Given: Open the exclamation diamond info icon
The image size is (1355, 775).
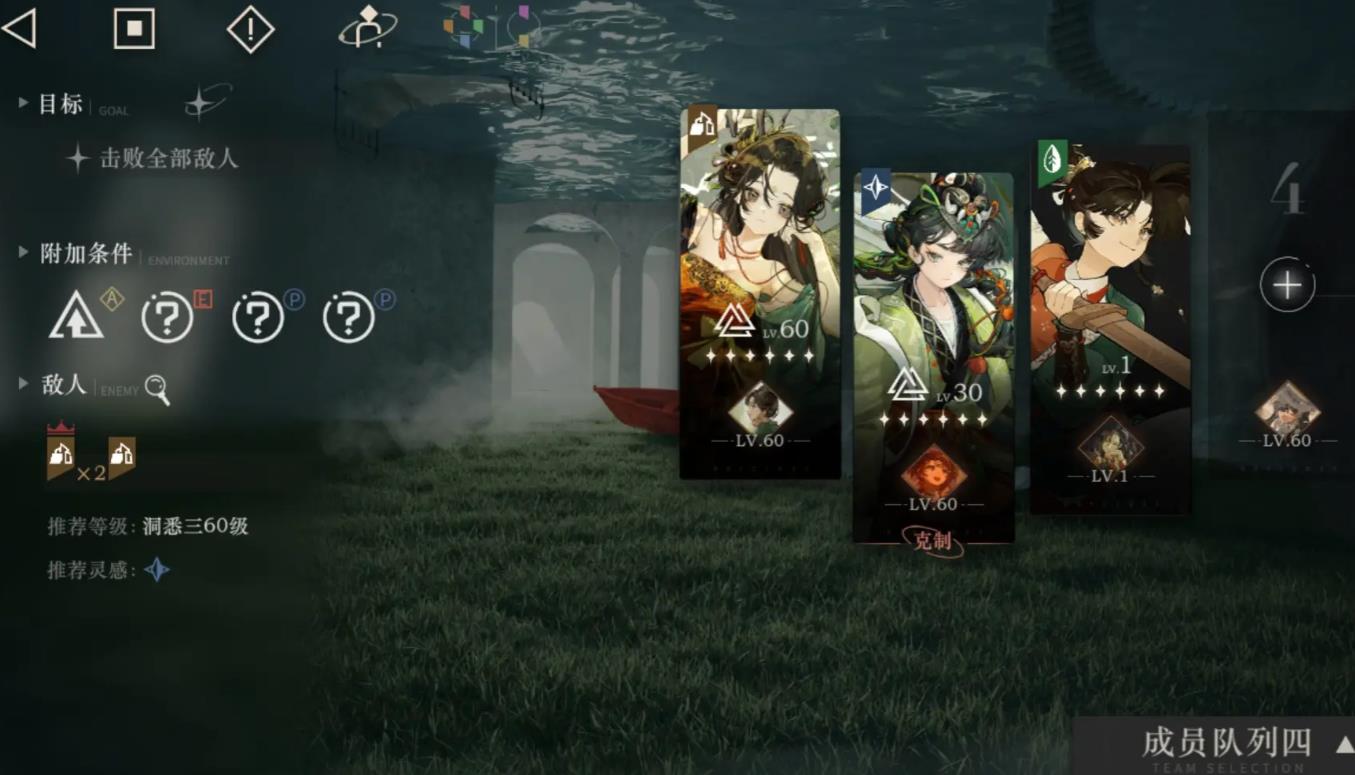Looking at the screenshot, I should [x=250, y=29].
